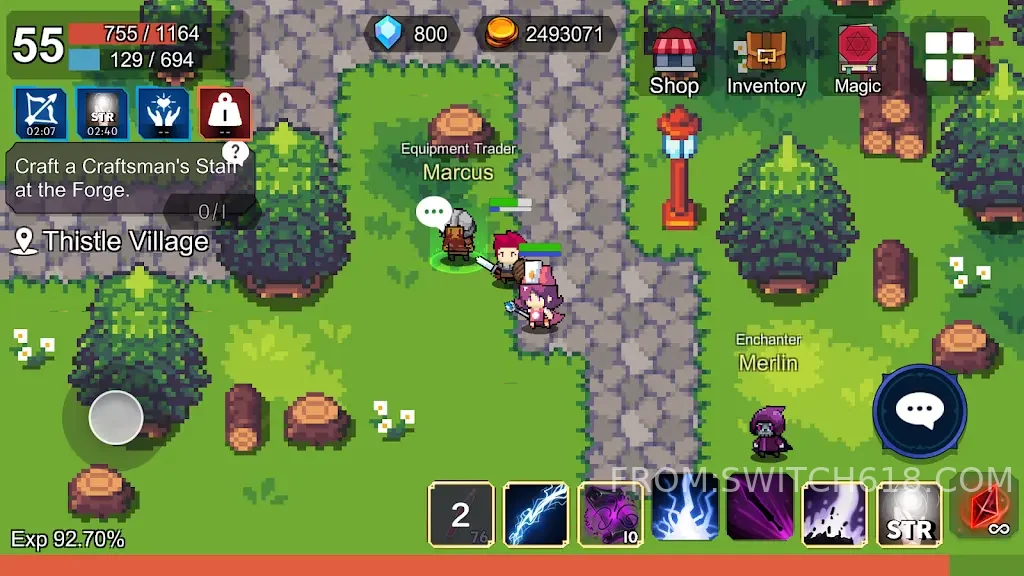Activate the purple swirl skill
This screenshot has height=576, width=1024.
(611, 514)
